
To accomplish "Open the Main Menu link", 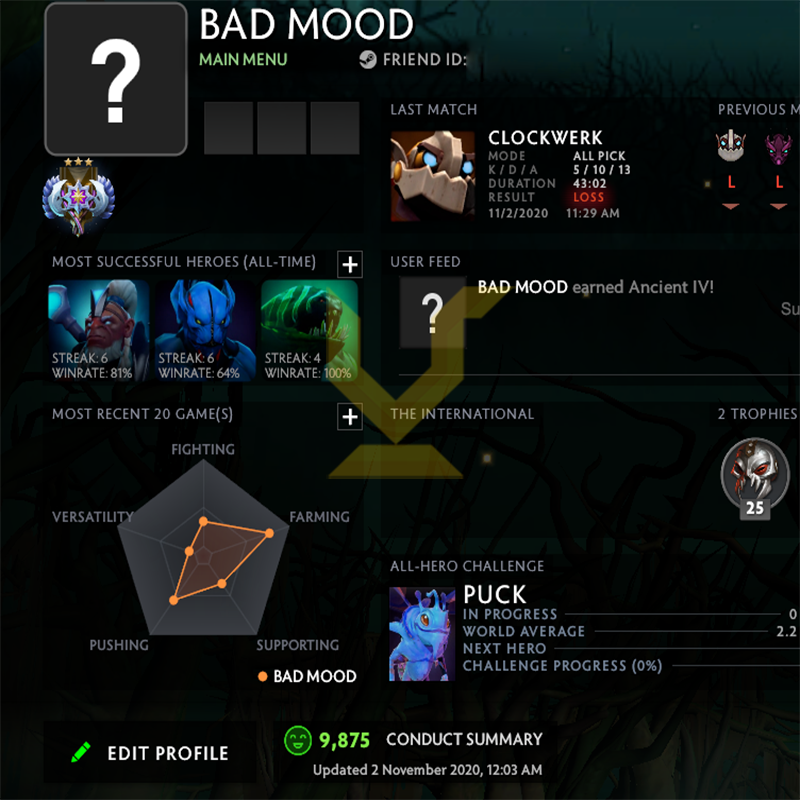I will pyautogui.click(x=243, y=59).
